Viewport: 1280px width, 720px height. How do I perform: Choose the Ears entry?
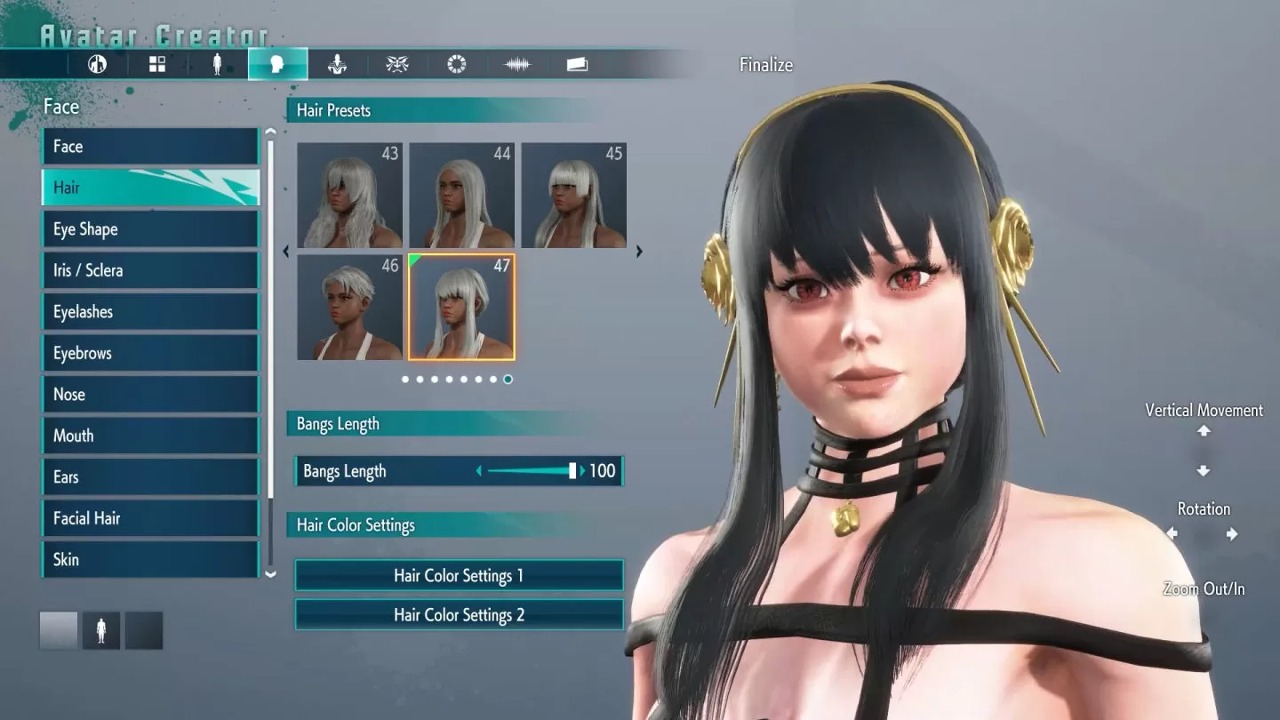[150, 477]
